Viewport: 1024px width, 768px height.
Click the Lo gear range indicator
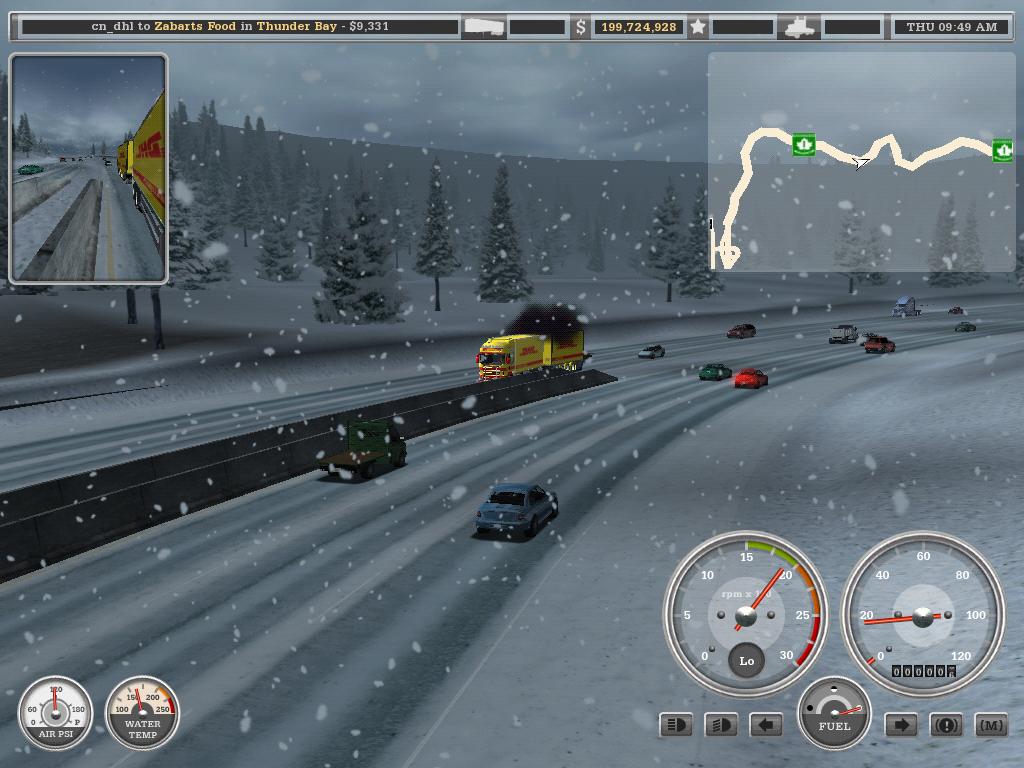click(x=746, y=661)
